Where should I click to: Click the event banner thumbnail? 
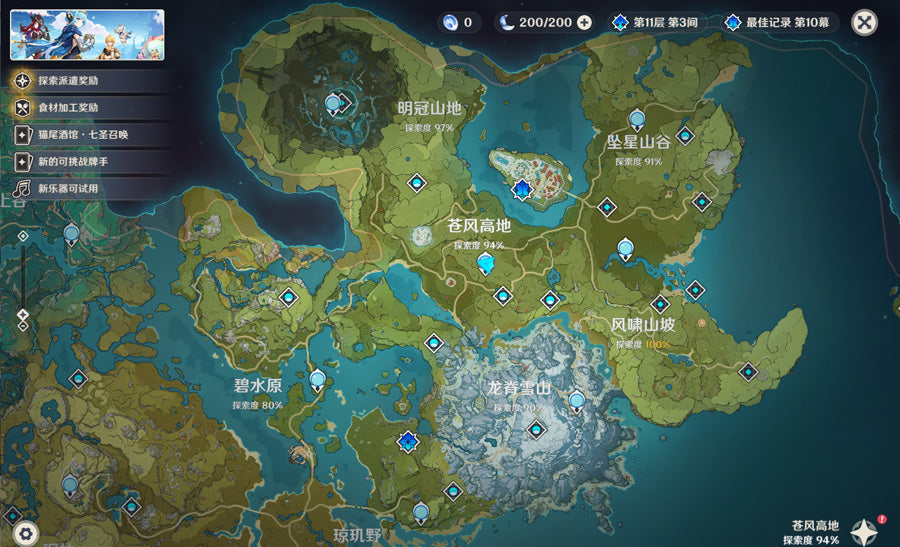point(87,35)
